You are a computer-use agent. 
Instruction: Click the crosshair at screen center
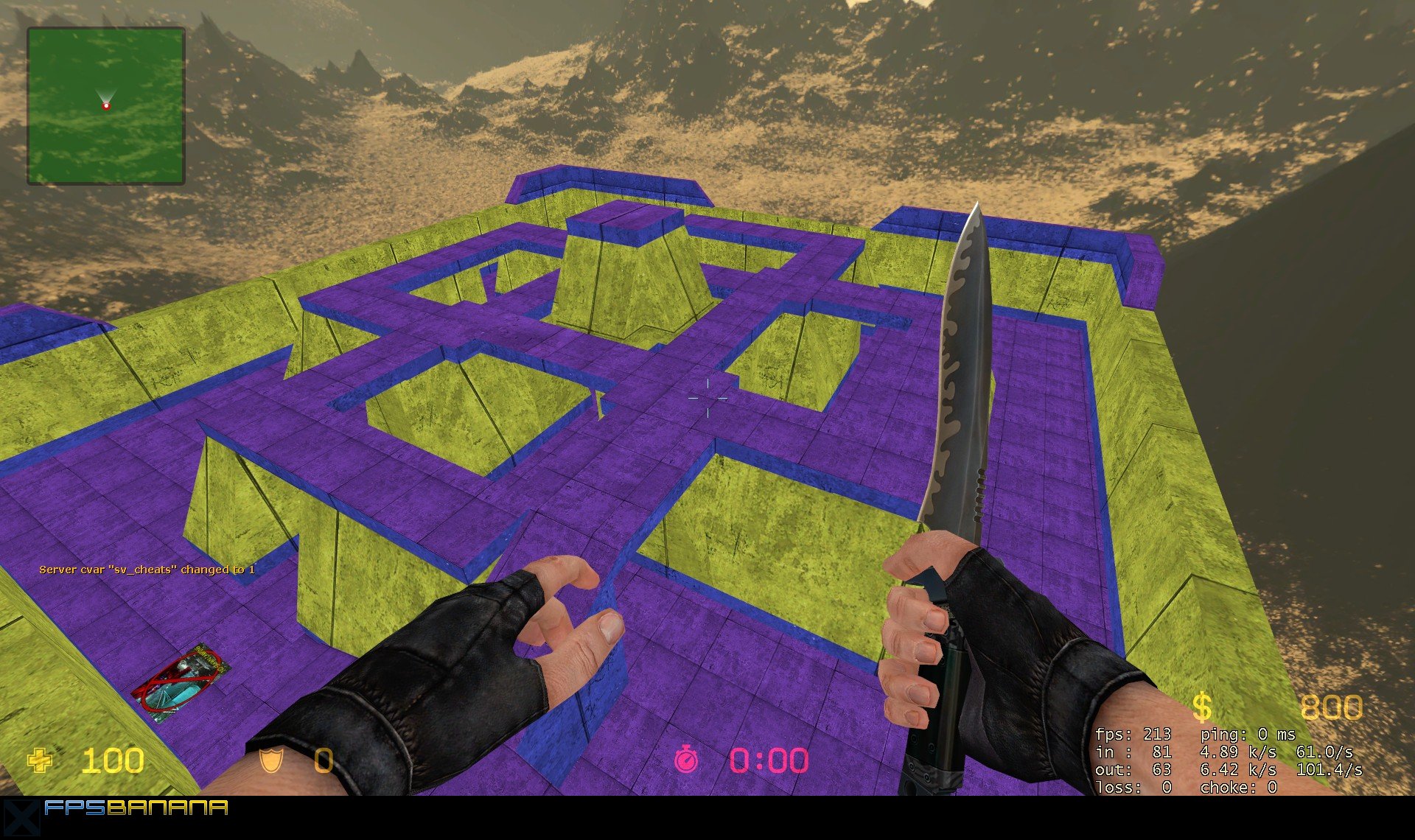[707, 396]
